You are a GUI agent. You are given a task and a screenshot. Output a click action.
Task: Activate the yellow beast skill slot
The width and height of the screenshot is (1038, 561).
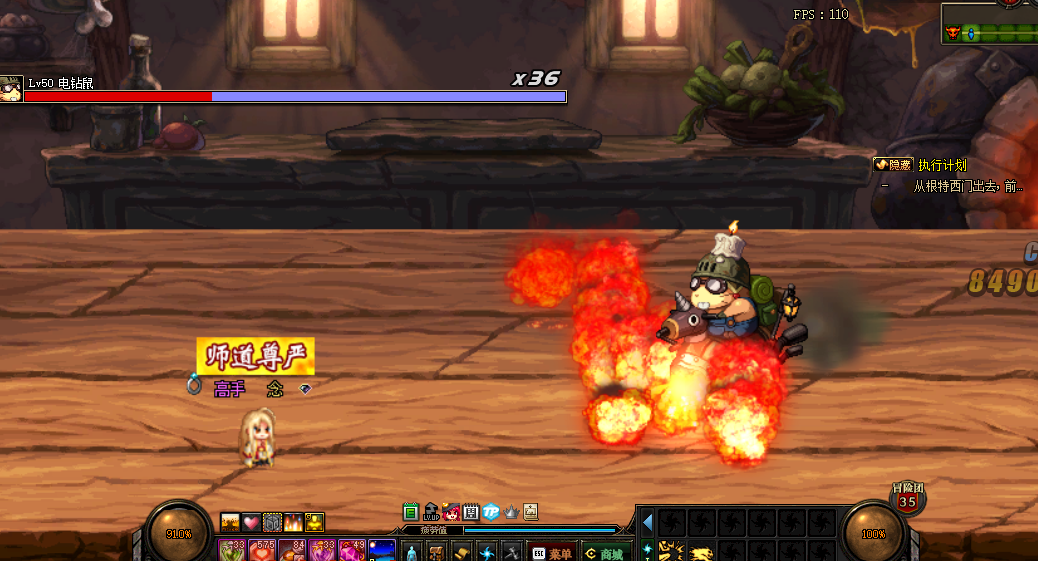point(700,552)
